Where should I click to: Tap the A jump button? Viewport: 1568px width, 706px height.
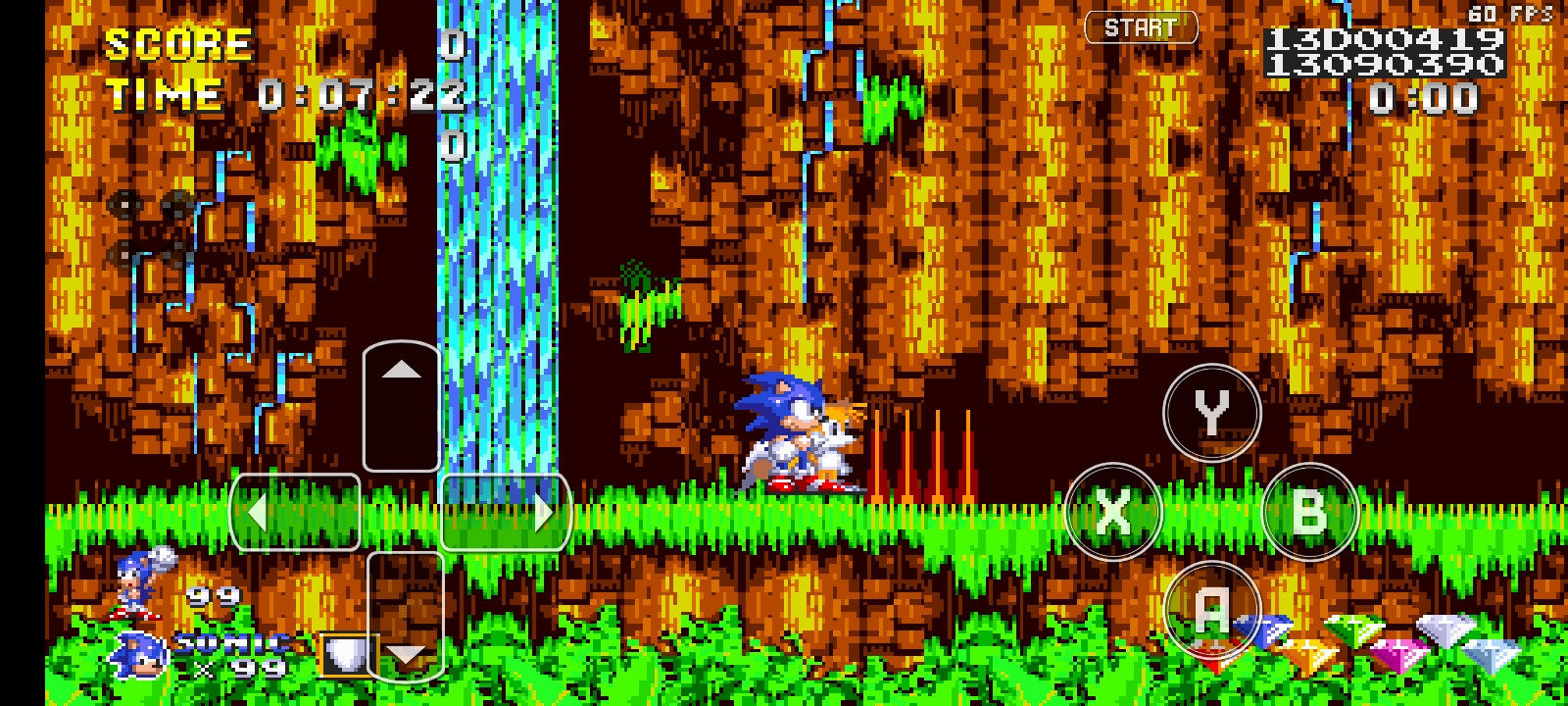pos(1212,609)
